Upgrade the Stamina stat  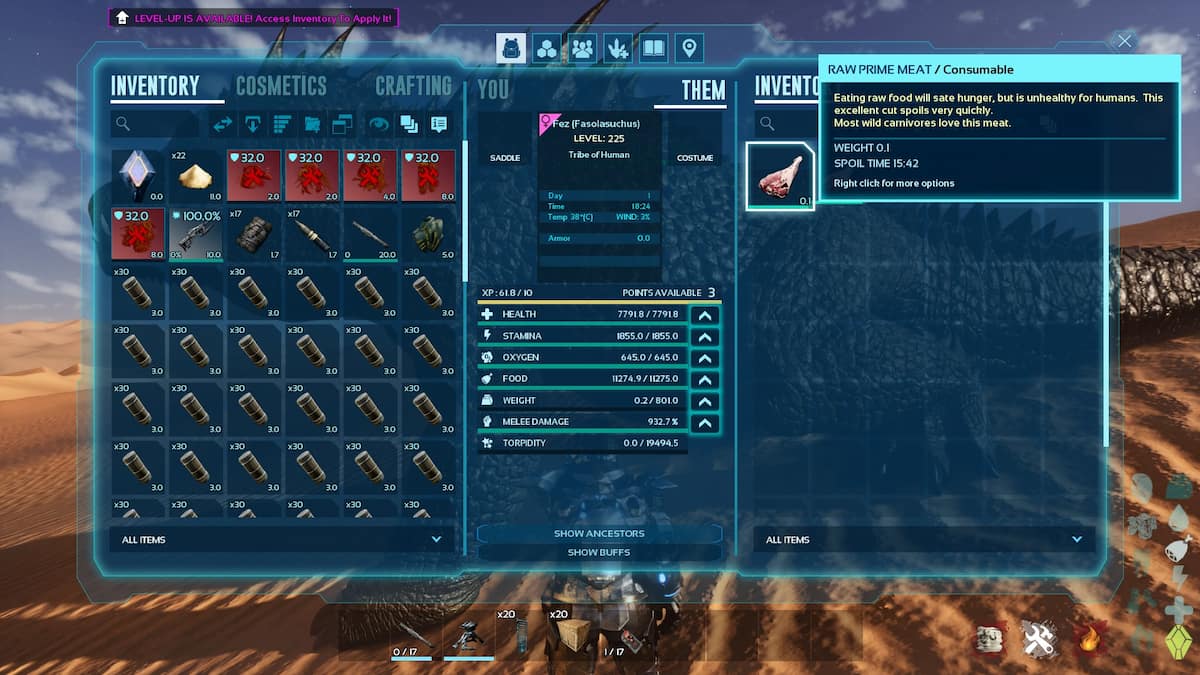pos(705,336)
